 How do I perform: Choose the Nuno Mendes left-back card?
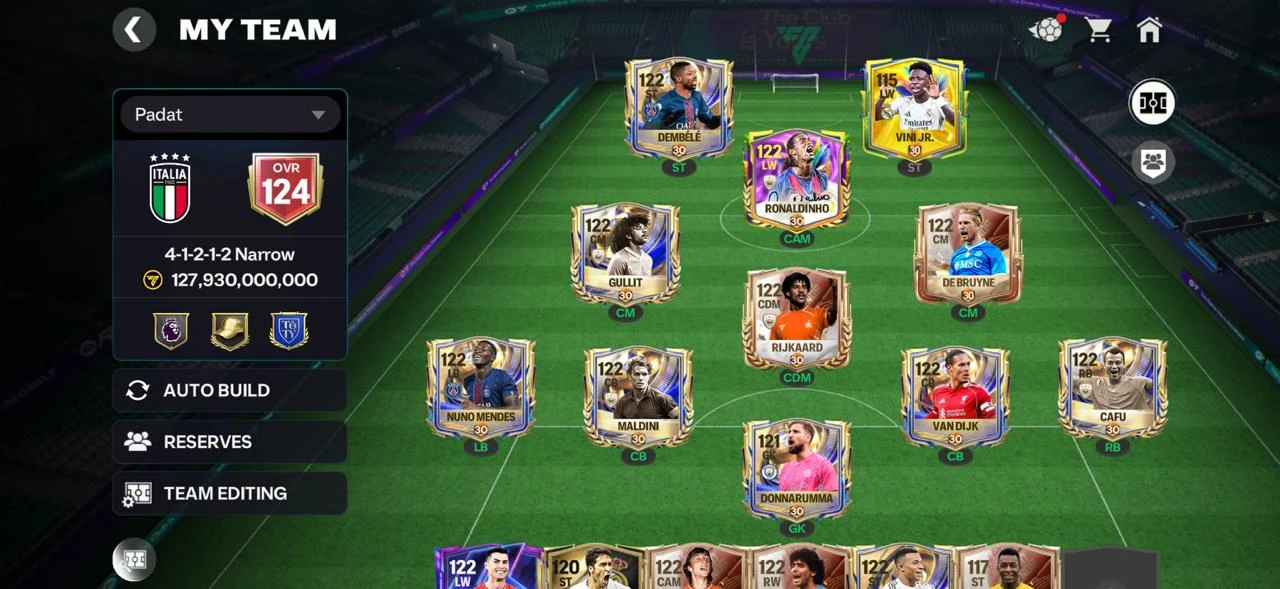(481, 388)
